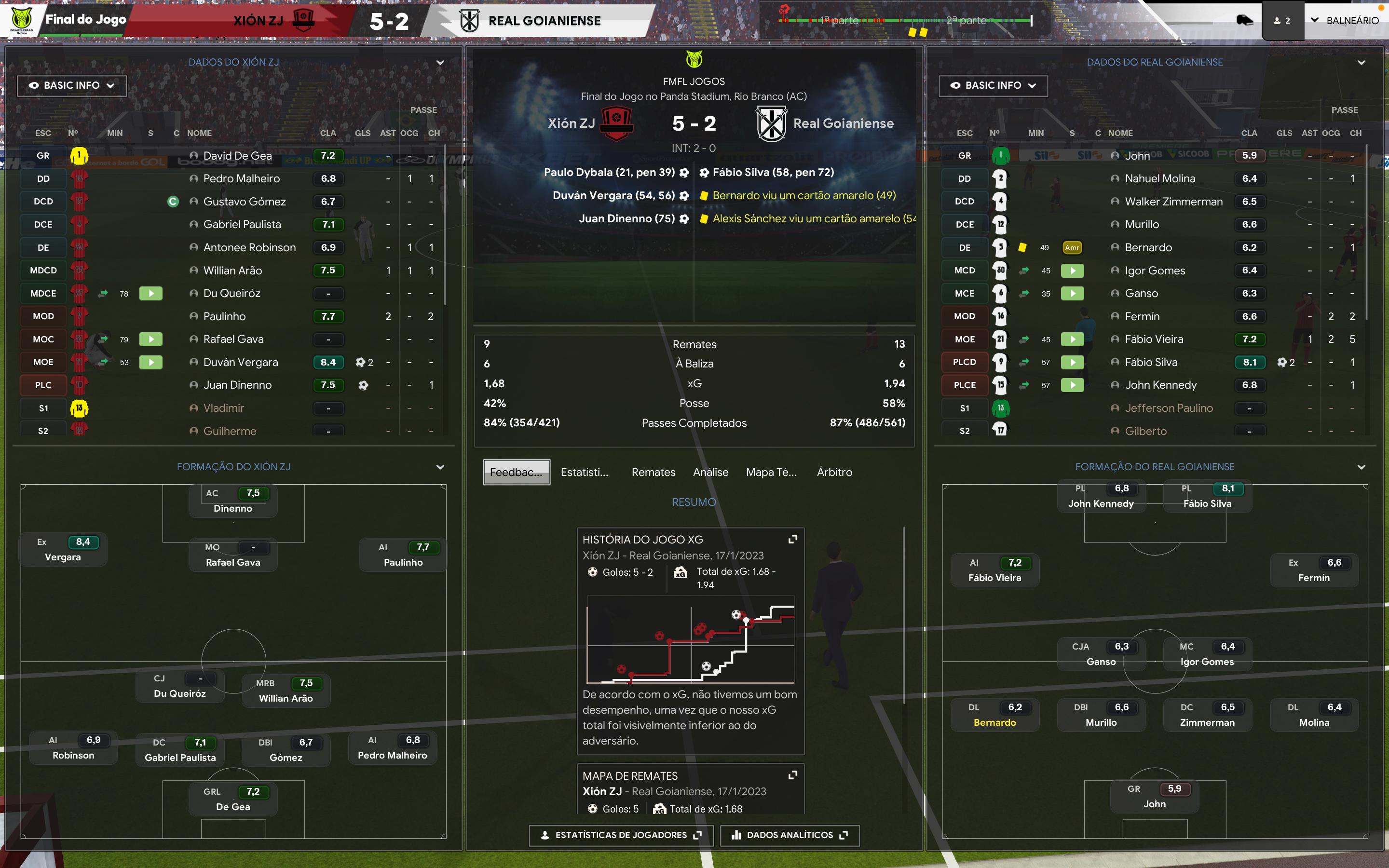Open the Remates tab
The height and width of the screenshot is (868, 1389).
(653, 472)
